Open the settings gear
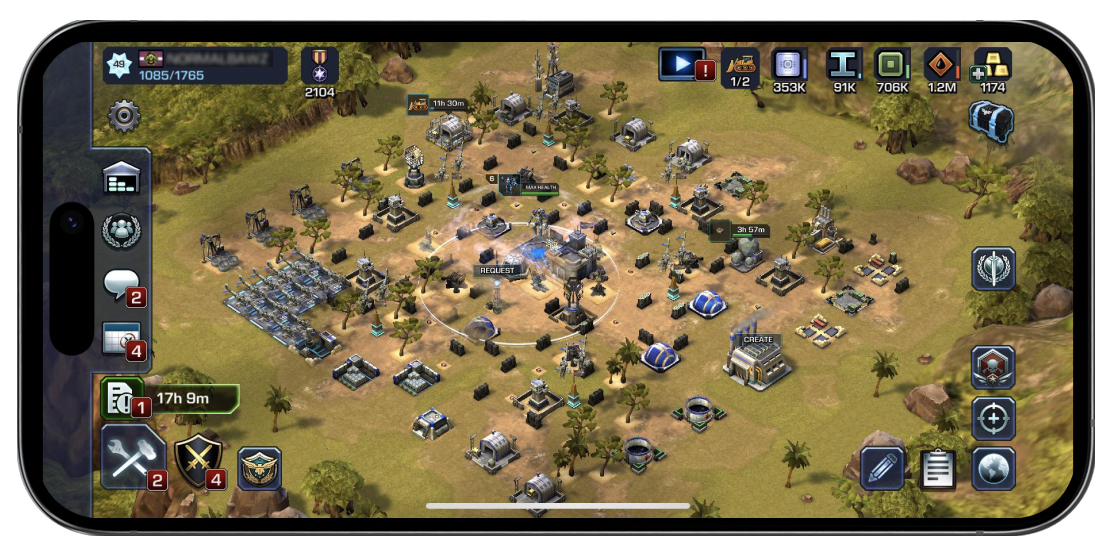 point(124,116)
